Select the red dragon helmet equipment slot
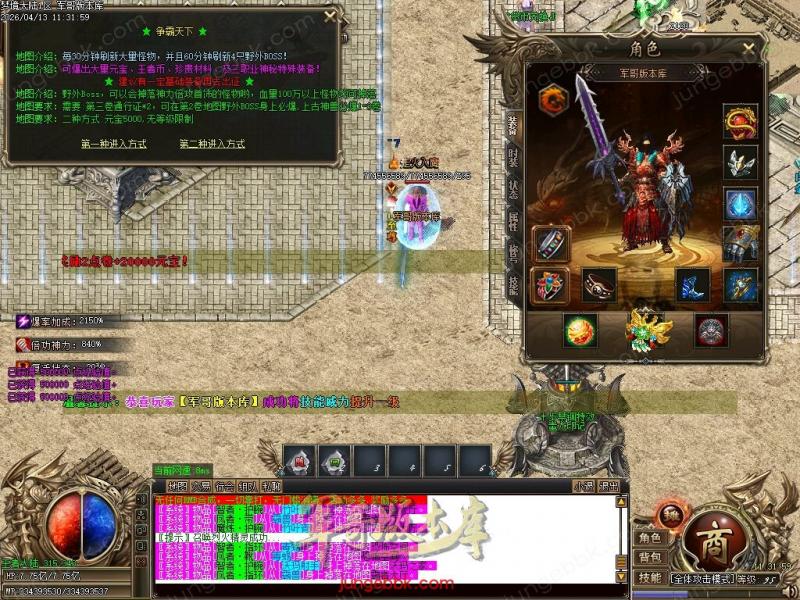This screenshot has width=800, height=600. click(740, 121)
